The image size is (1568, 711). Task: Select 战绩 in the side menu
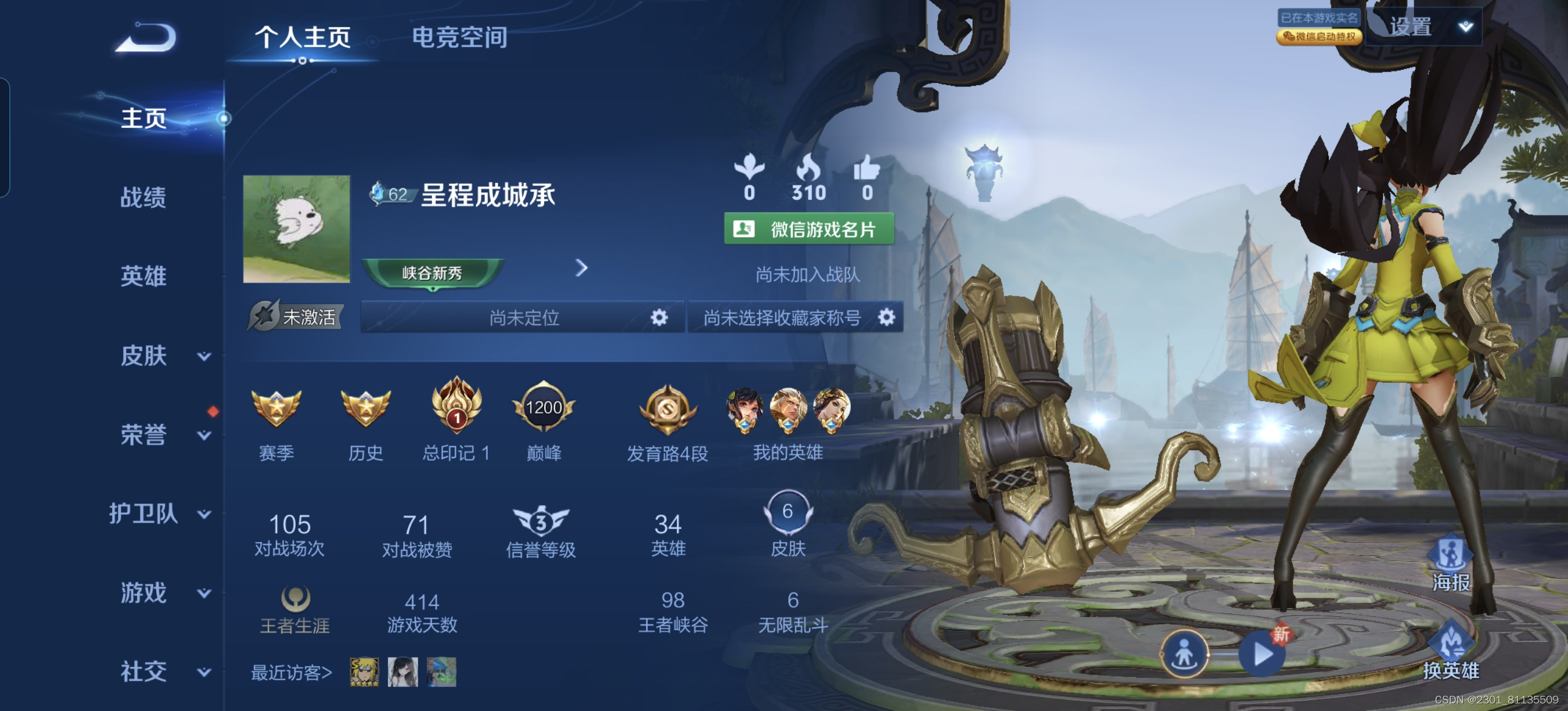[143, 198]
